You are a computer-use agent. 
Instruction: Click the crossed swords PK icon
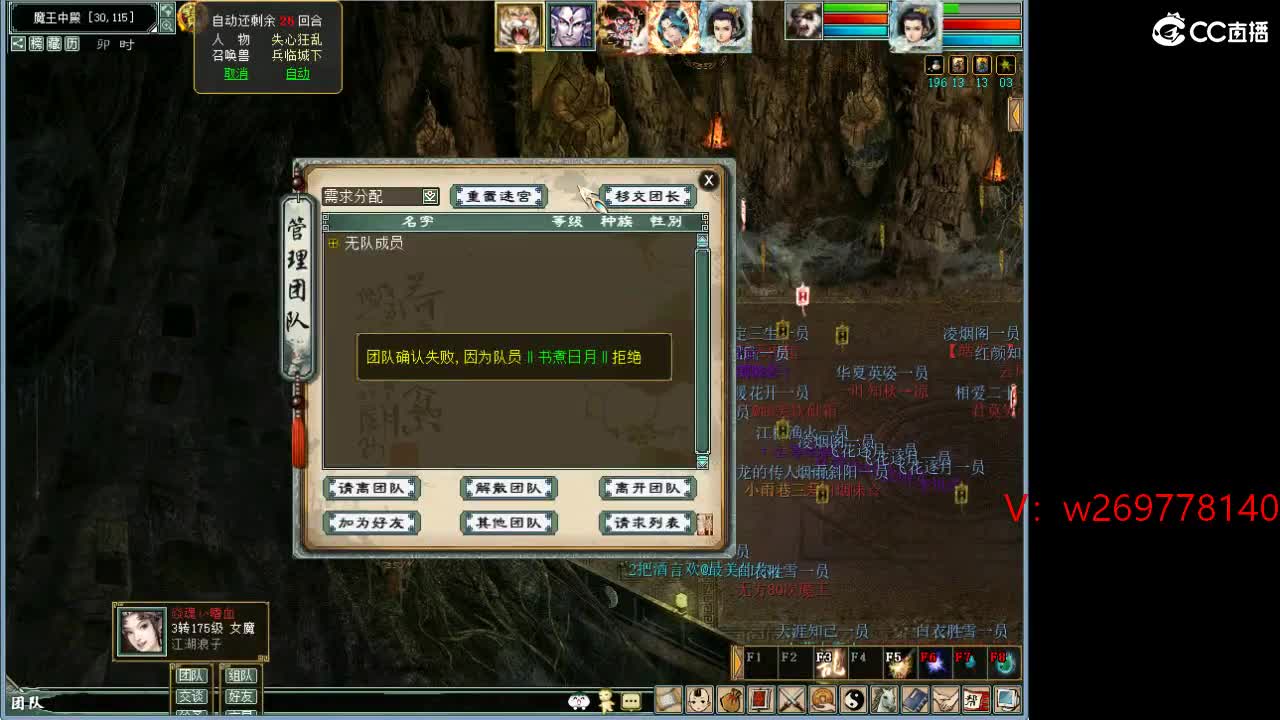(x=792, y=700)
